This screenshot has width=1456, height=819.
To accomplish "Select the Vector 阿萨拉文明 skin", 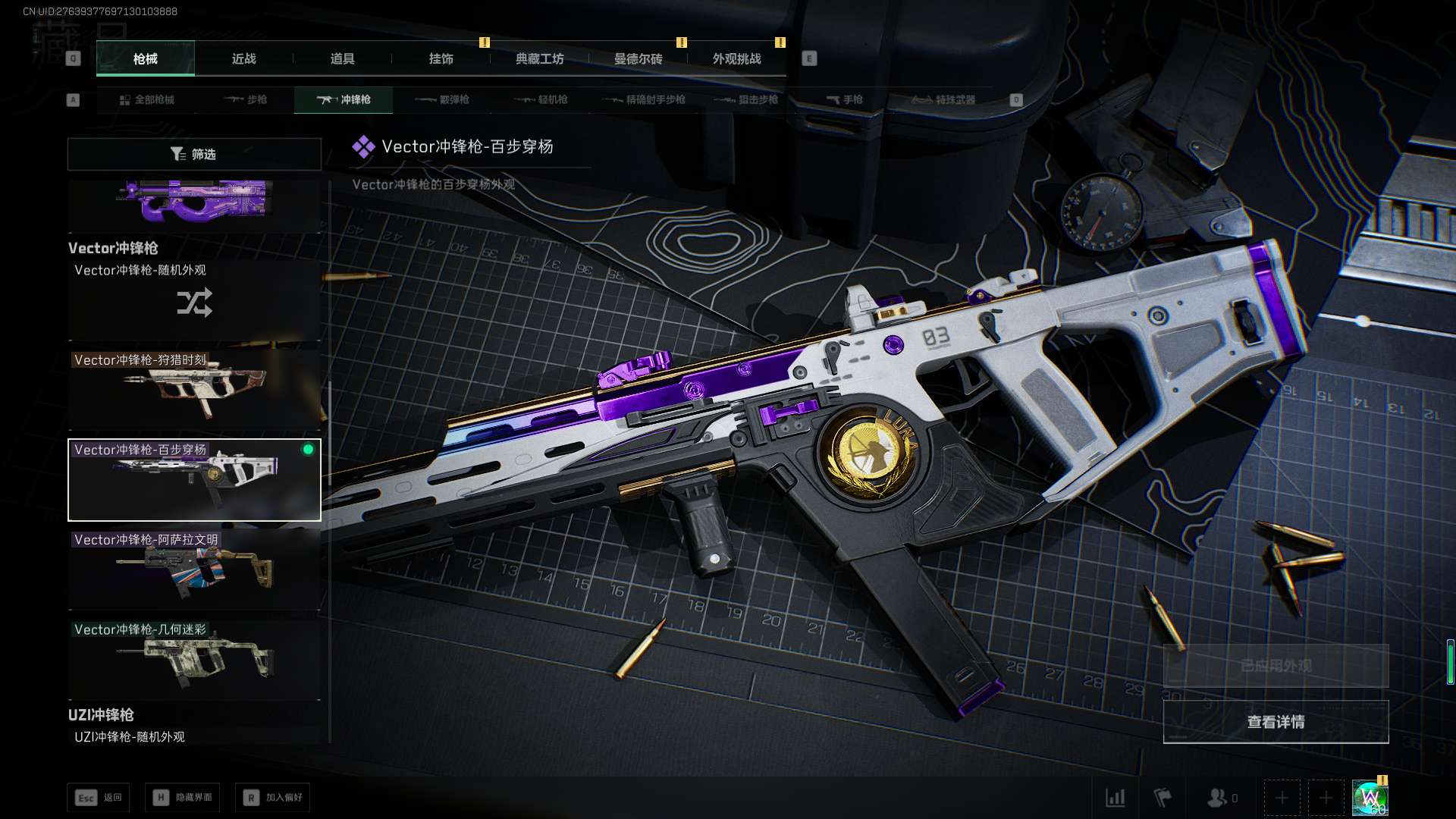I will (194, 570).
